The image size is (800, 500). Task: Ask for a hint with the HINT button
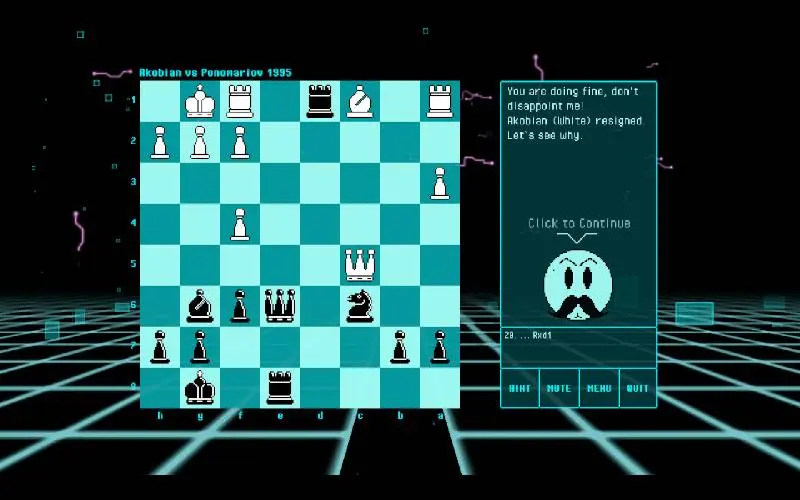(520, 388)
